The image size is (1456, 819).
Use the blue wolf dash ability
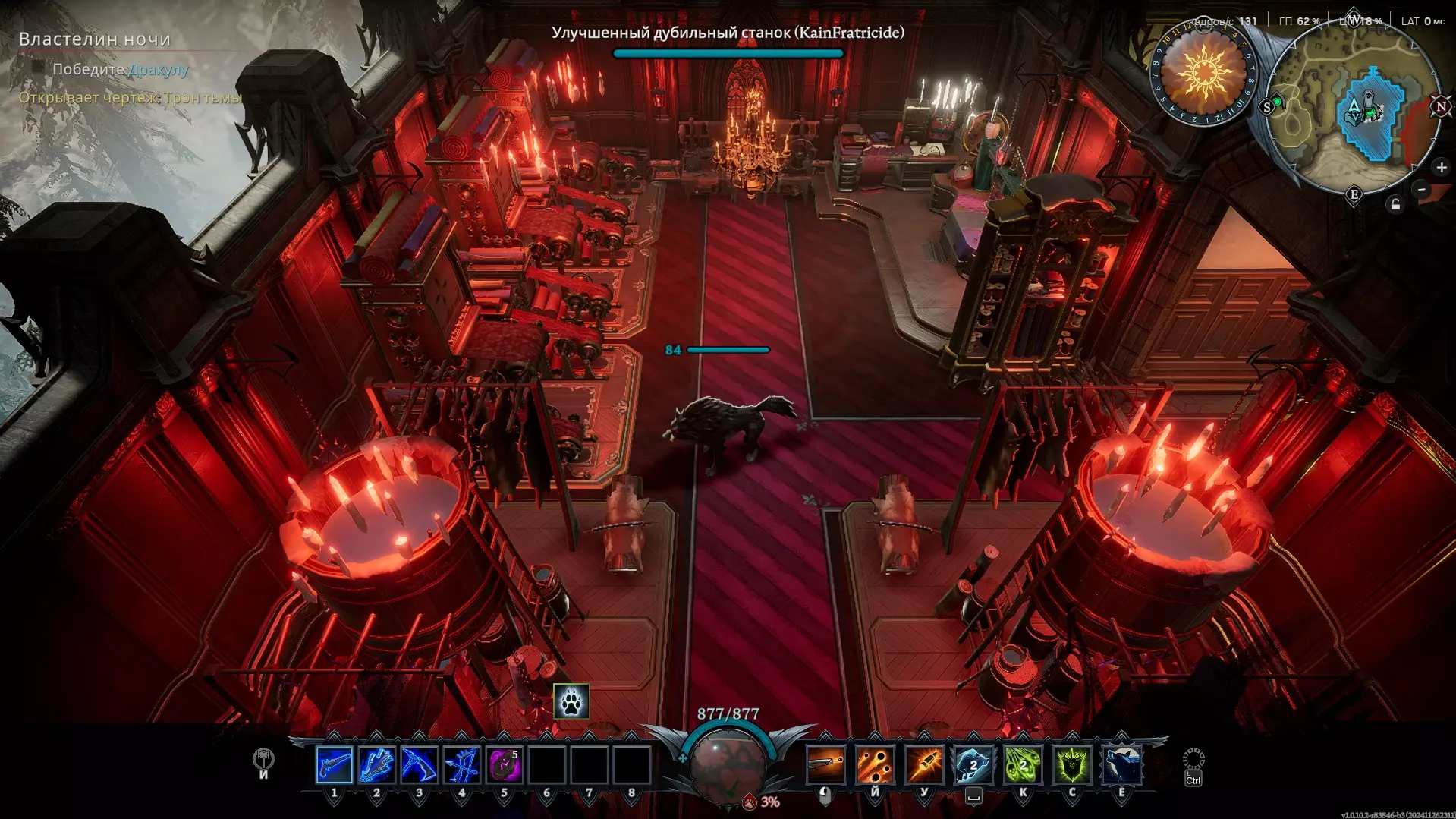click(x=973, y=764)
